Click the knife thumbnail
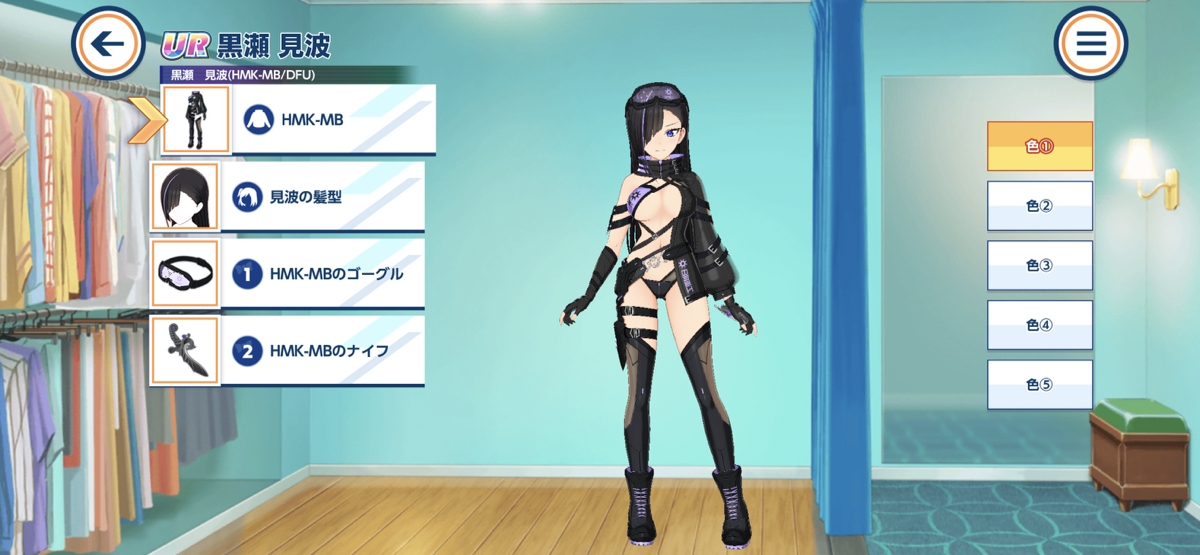1200x555 pixels. coord(184,351)
